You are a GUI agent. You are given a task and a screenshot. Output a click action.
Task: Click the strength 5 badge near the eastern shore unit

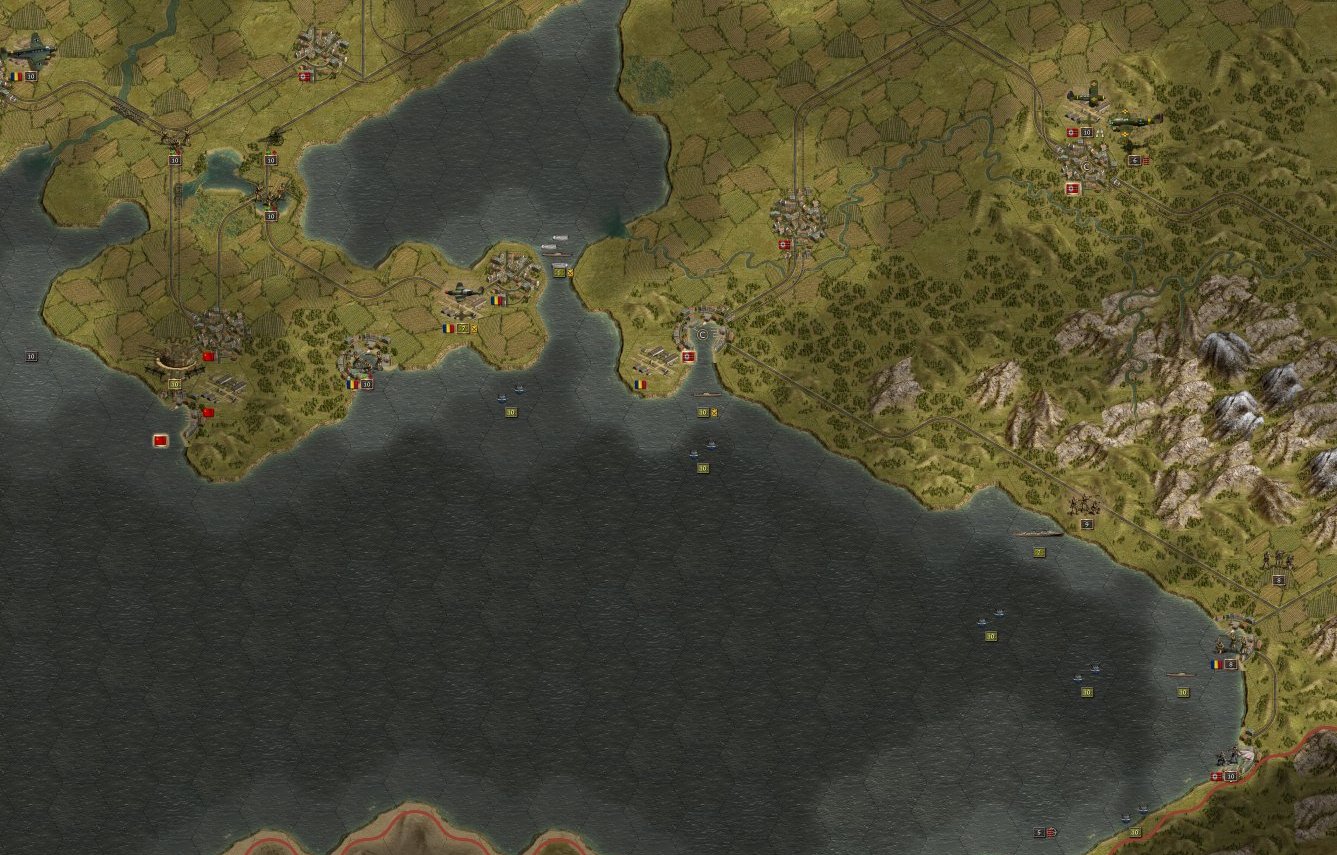pos(1086,524)
